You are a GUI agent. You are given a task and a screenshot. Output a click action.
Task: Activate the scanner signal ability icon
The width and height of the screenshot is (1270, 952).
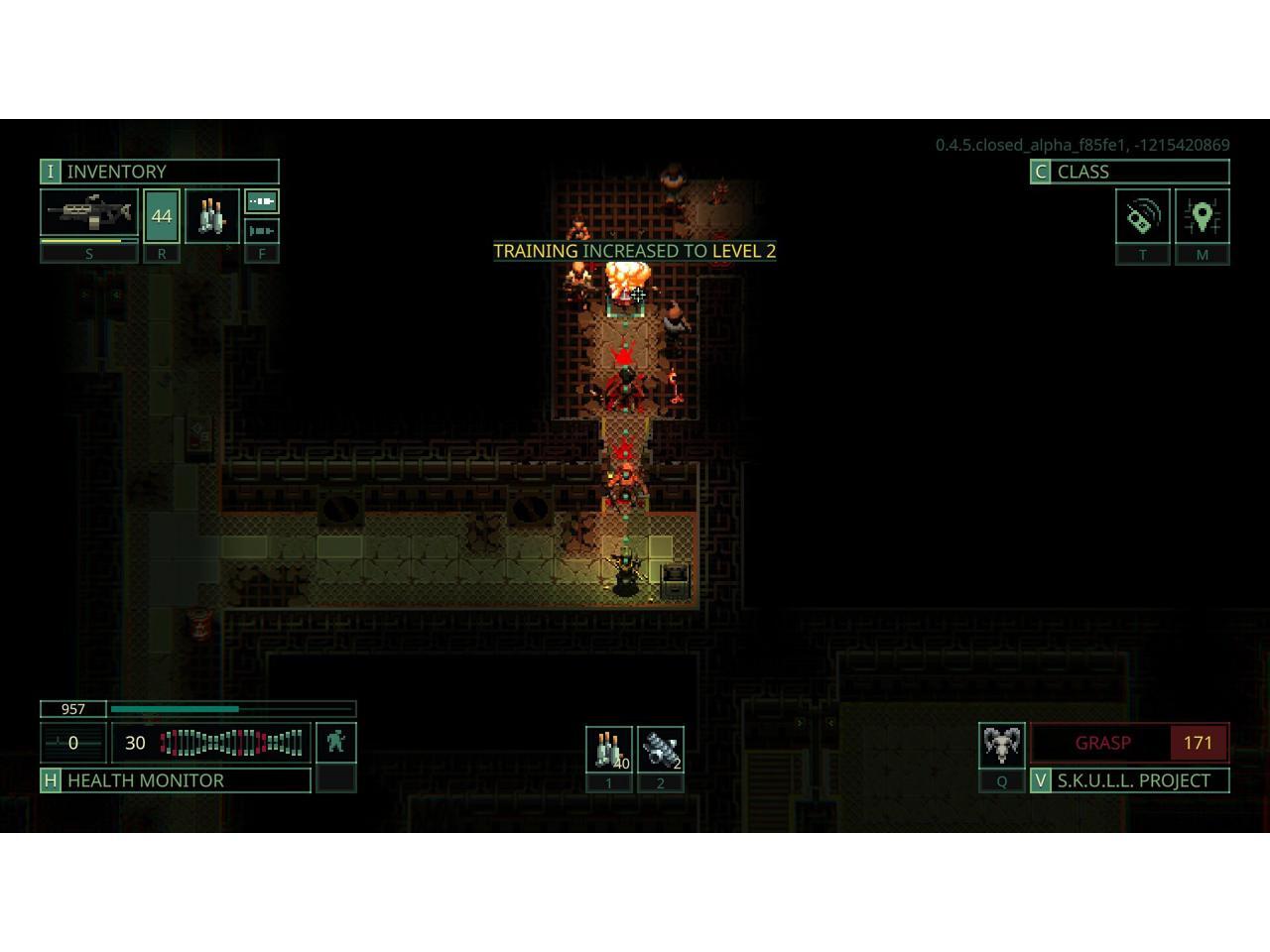1142,216
